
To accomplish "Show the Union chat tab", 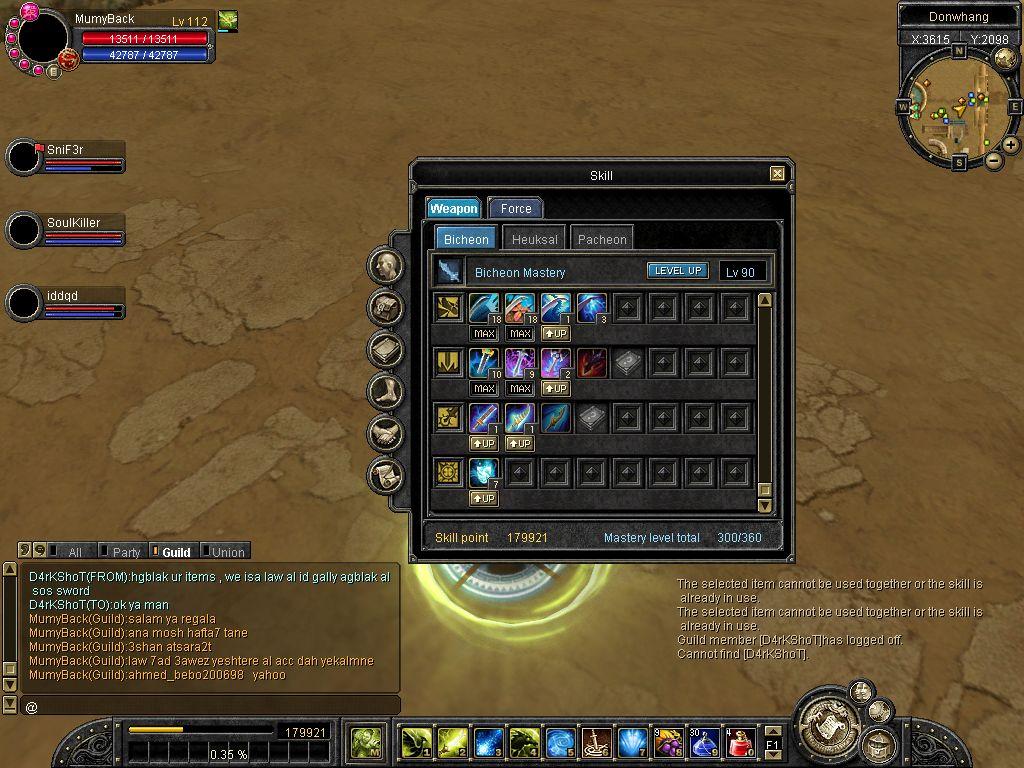I will 227,552.
